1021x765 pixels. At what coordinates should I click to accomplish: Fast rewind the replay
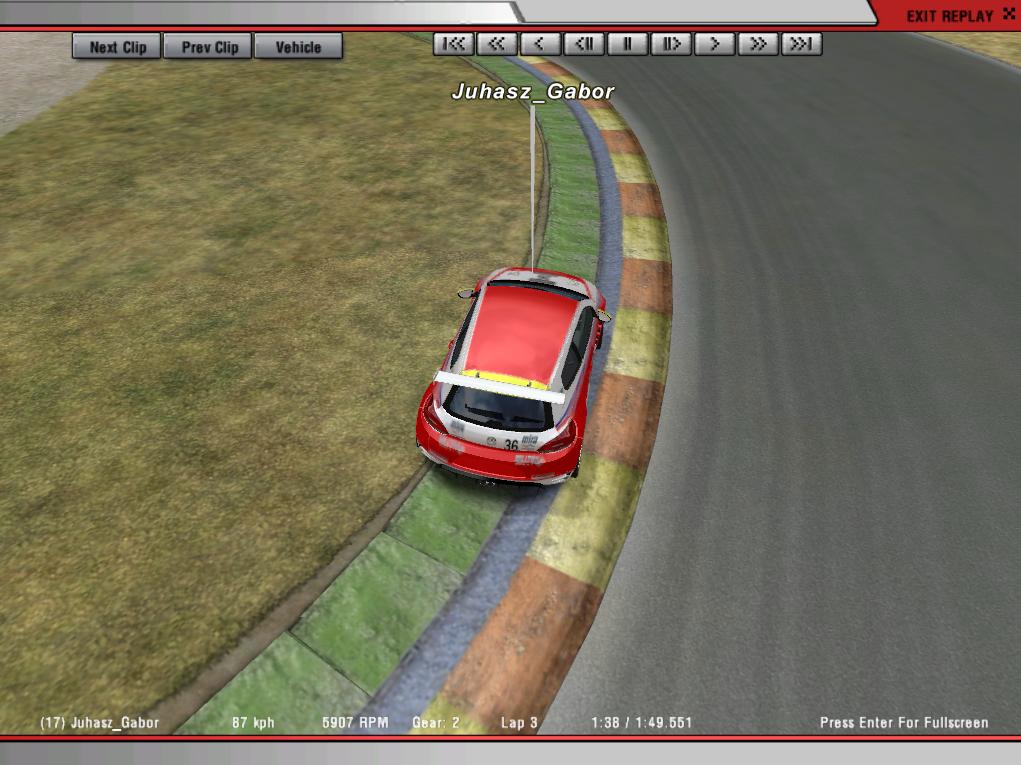point(496,44)
